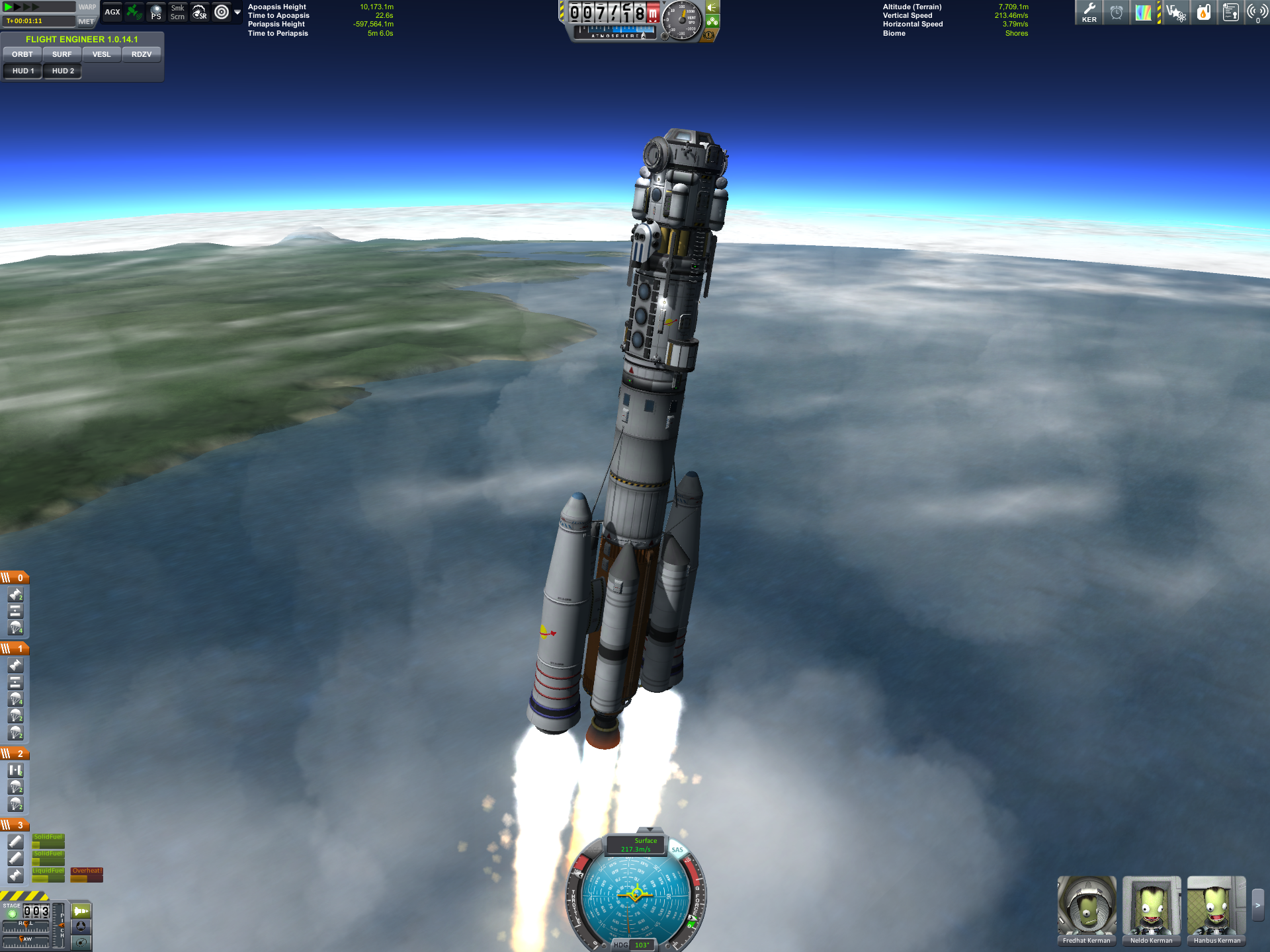Toggle the HUD 1 display
The width and height of the screenshot is (1270, 952).
click(23, 71)
